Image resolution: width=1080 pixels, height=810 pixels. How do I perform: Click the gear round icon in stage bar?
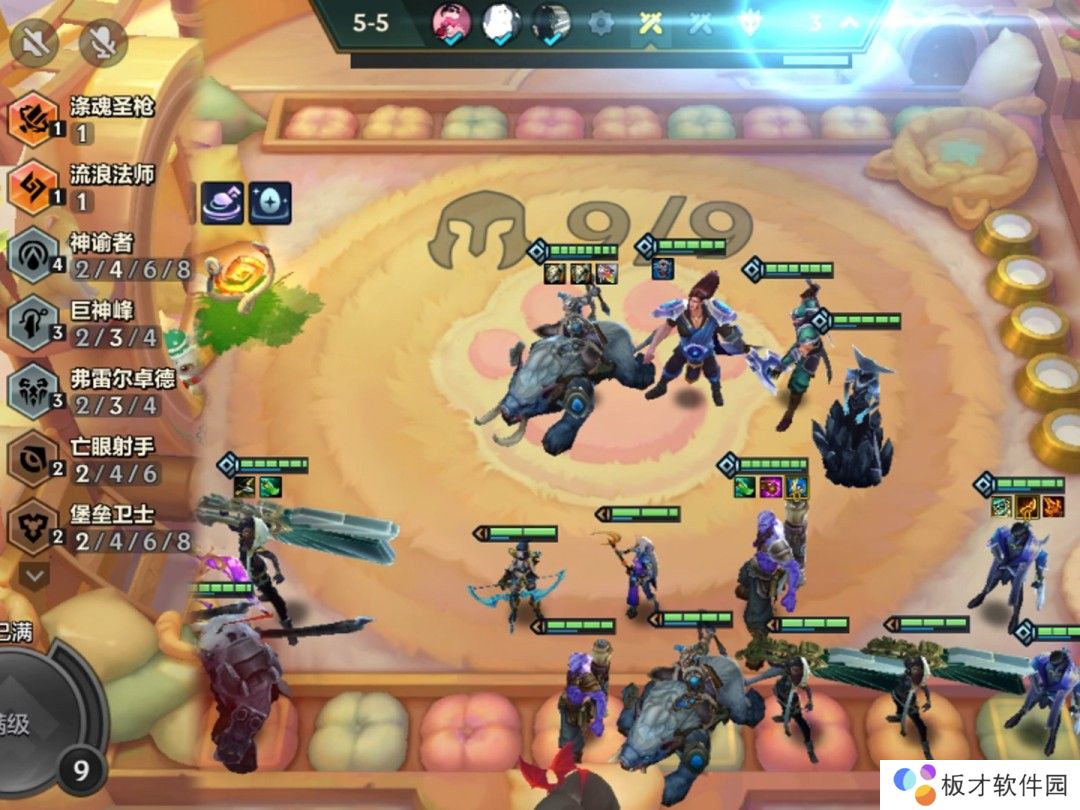[600, 22]
